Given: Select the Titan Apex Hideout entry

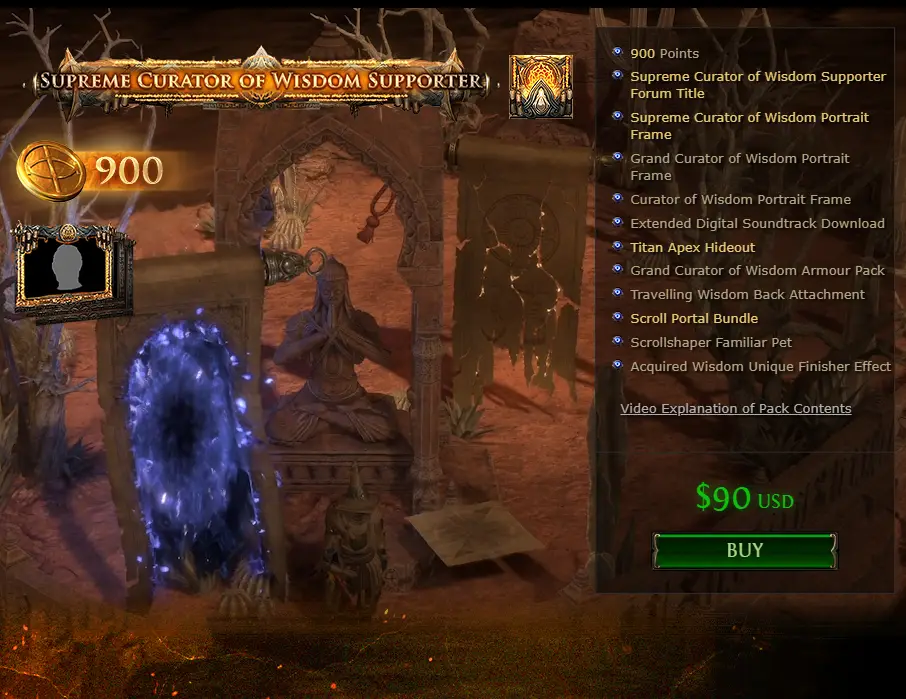Looking at the screenshot, I should (x=692, y=247).
